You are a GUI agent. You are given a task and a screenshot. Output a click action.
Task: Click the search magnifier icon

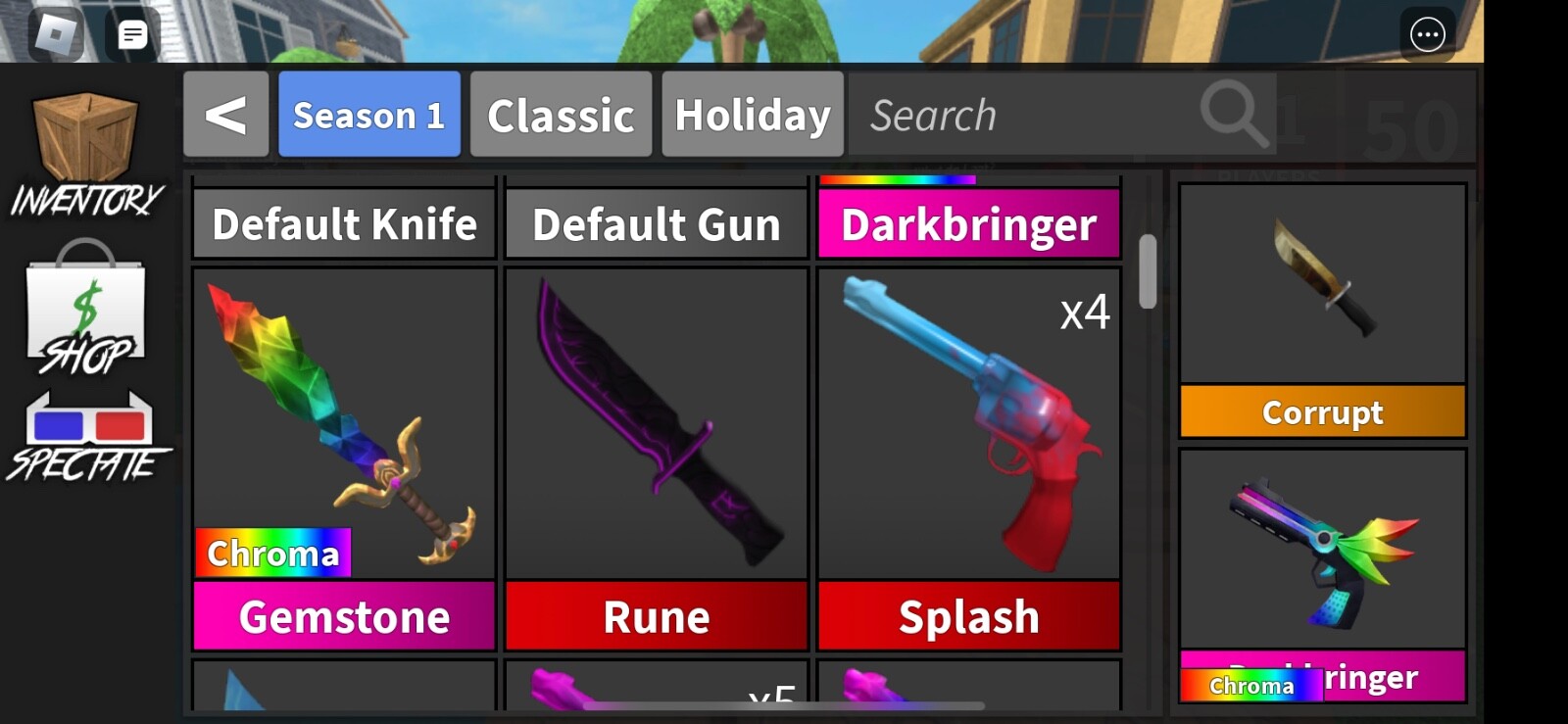(x=1234, y=115)
